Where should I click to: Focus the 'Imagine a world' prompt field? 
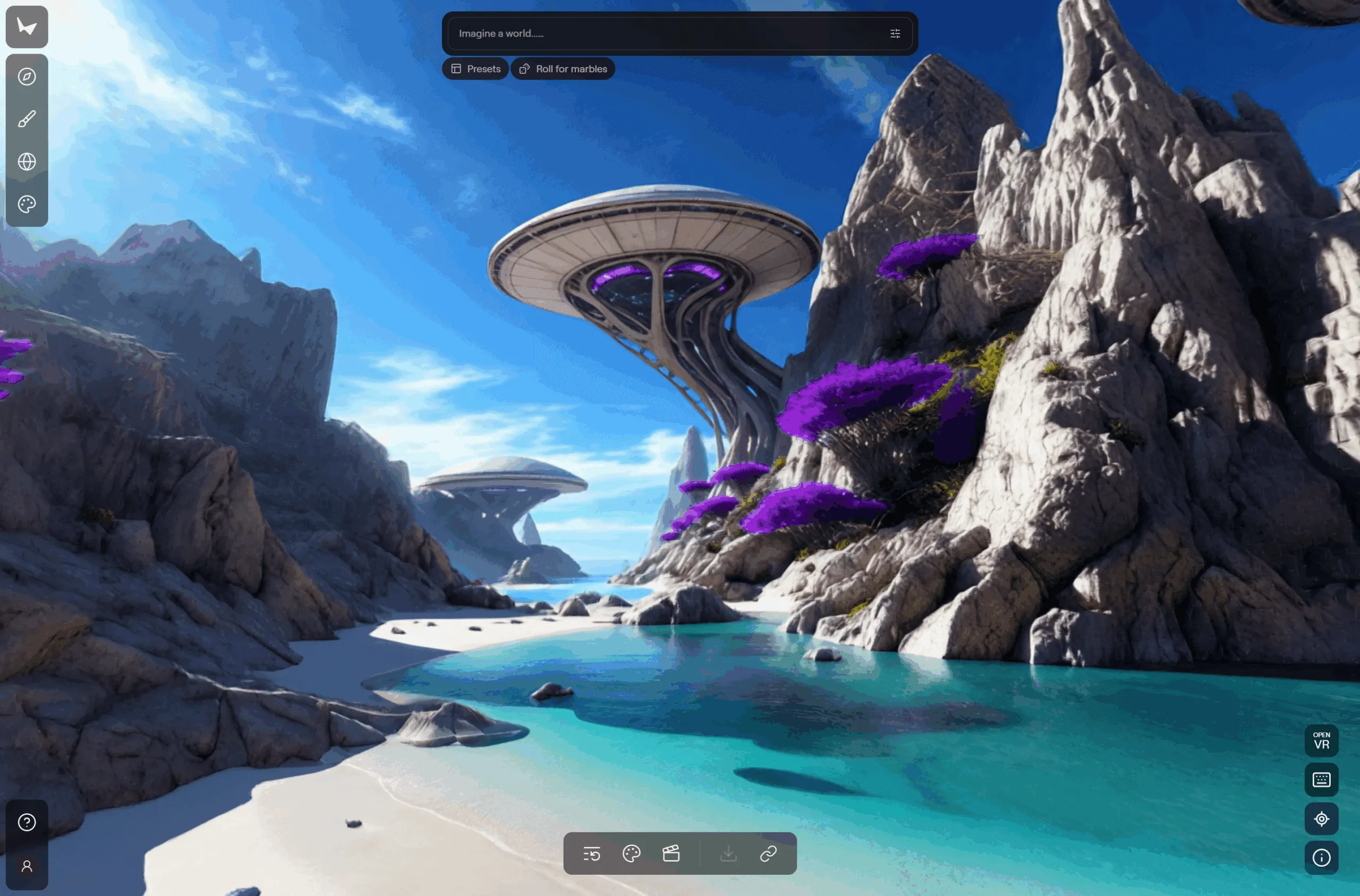[x=663, y=33]
